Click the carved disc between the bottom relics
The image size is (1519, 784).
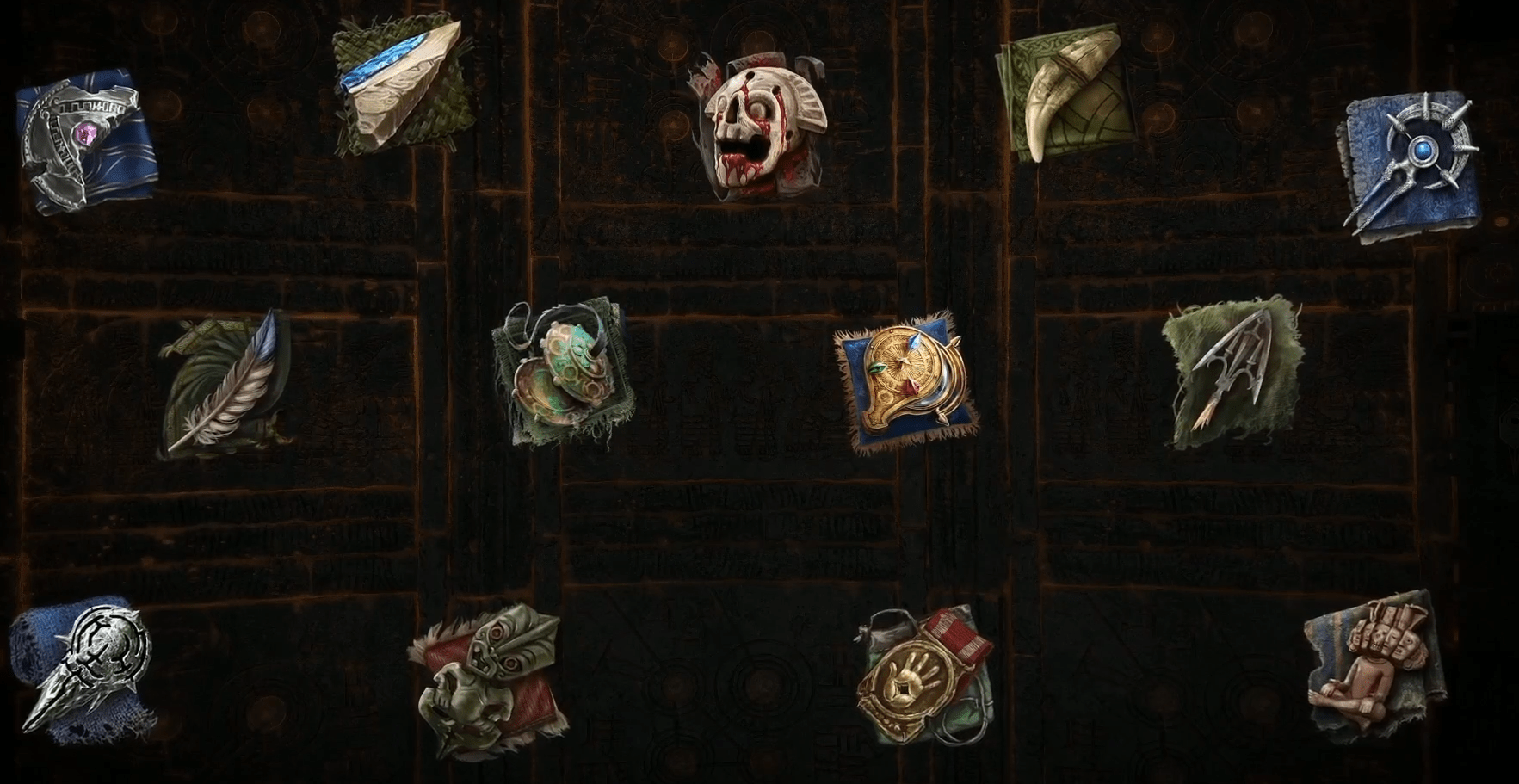point(763,683)
